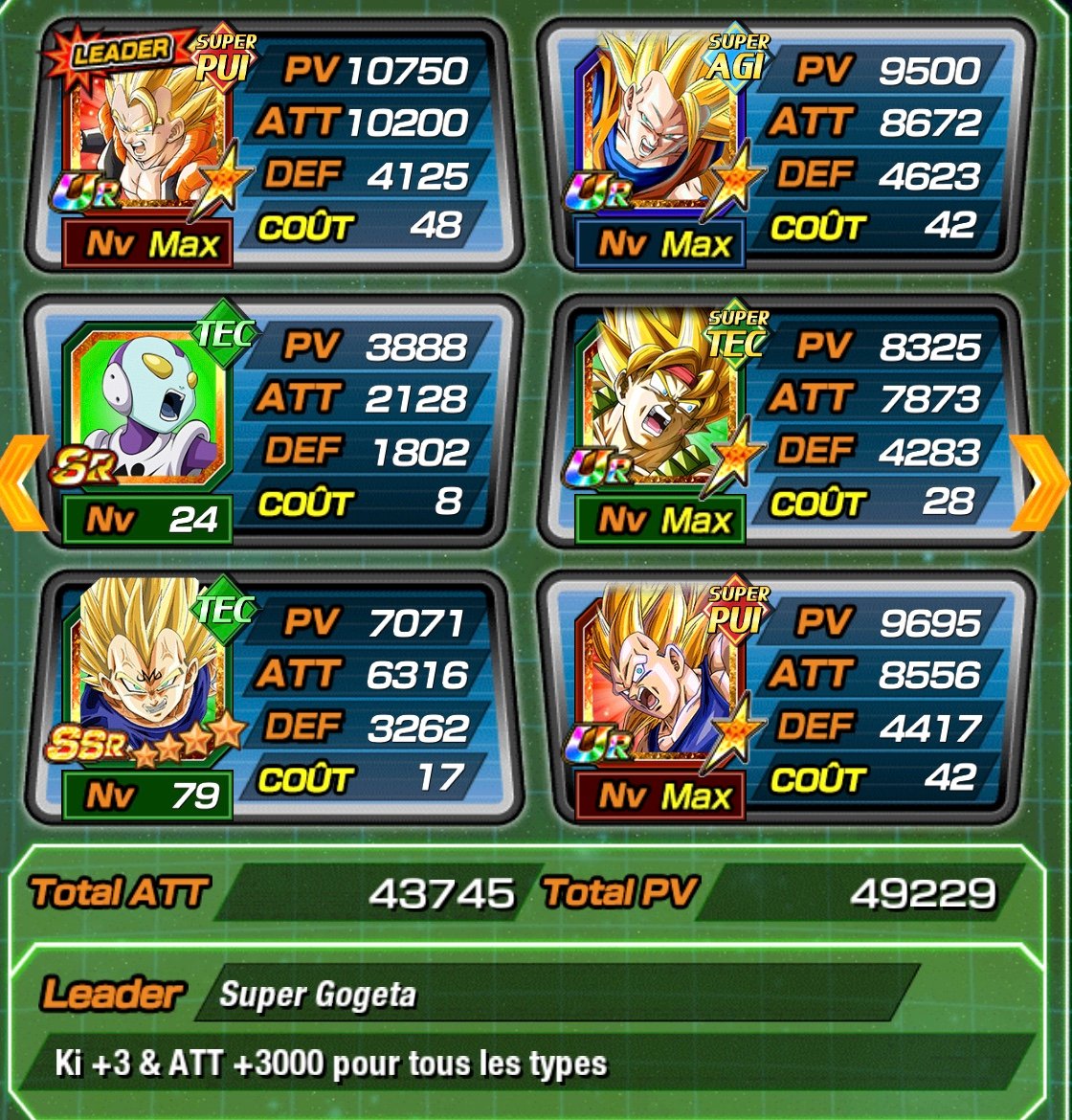Select the SSR TEC Vegeta level 79 card
This screenshot has height=1120, width=1072.
tap(273, 700)
